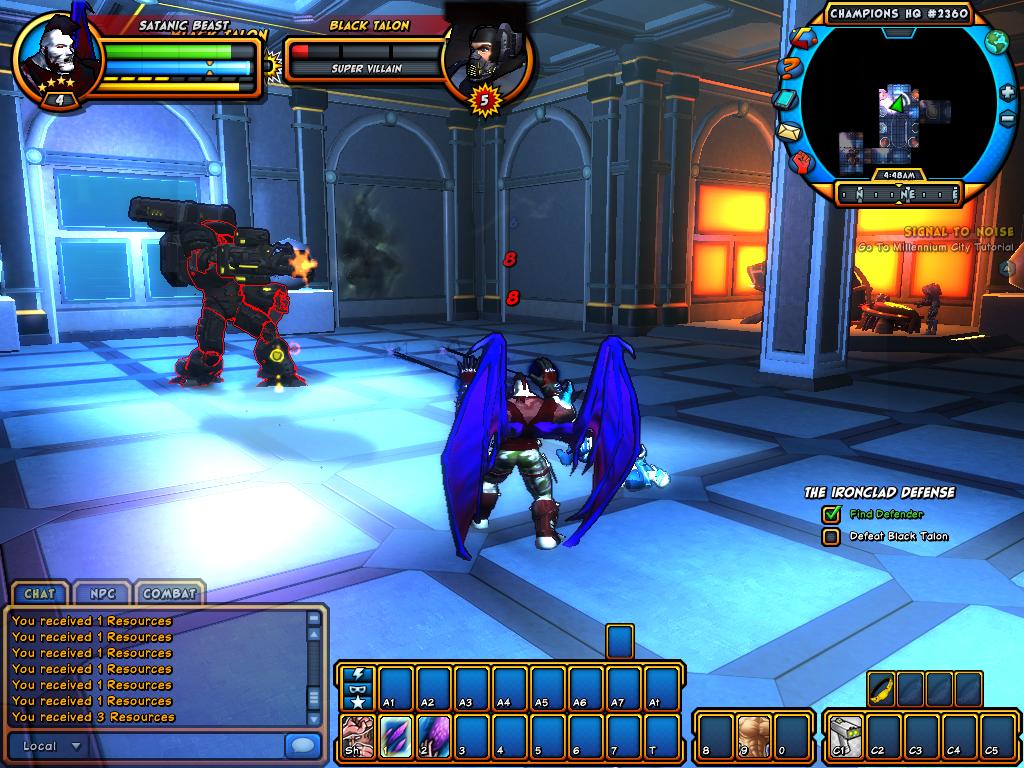Trigger the muscular torso power in slot 9
Screen dimensions: 1024x768
tap(753, 732)
